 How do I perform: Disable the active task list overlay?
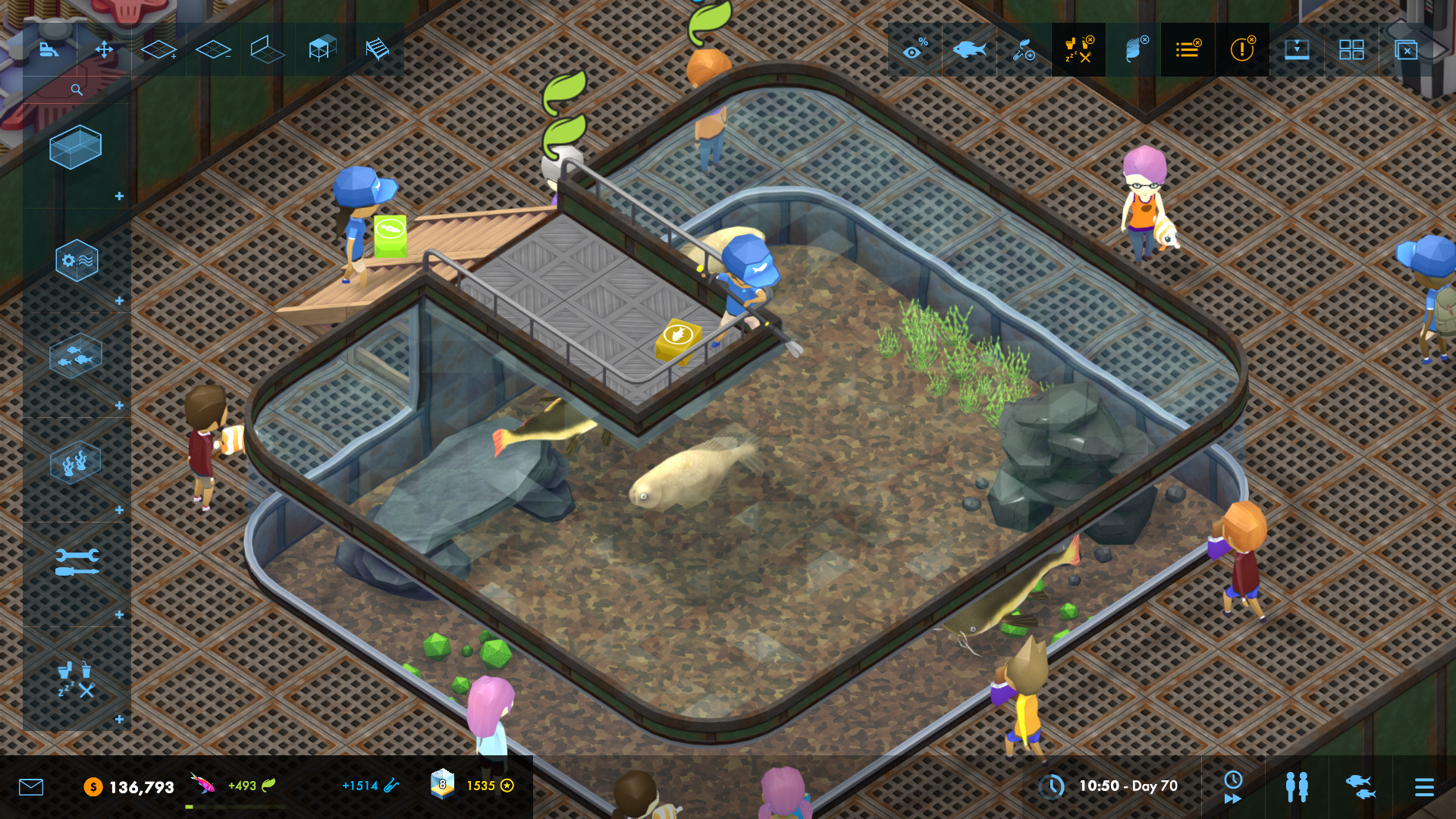(x=1188, y=50)
